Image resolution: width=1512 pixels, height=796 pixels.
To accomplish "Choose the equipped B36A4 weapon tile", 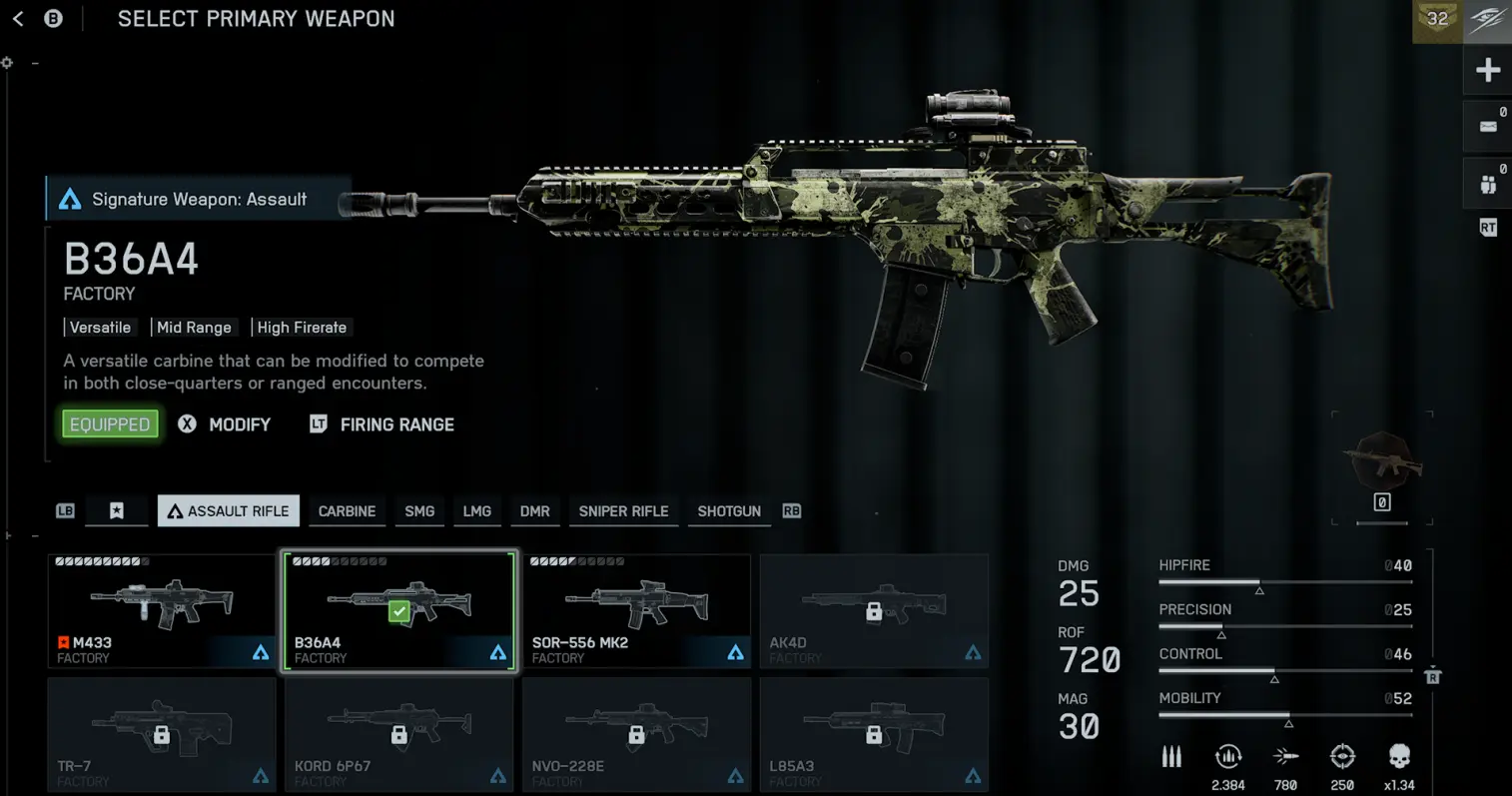I will coord(399,611).
